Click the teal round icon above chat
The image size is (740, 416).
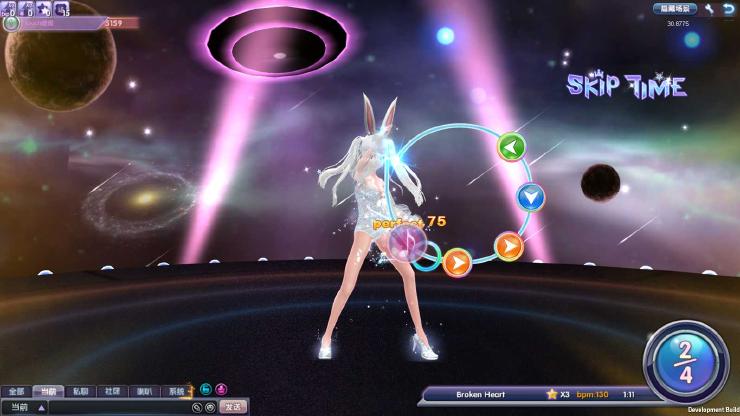pyautogui.click(x=205, y=389)
